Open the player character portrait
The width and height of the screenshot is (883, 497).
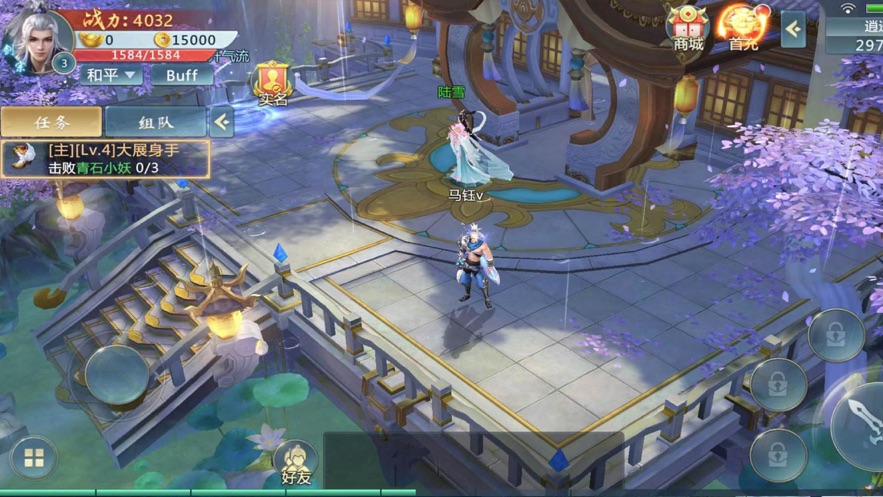pos(37,38)
